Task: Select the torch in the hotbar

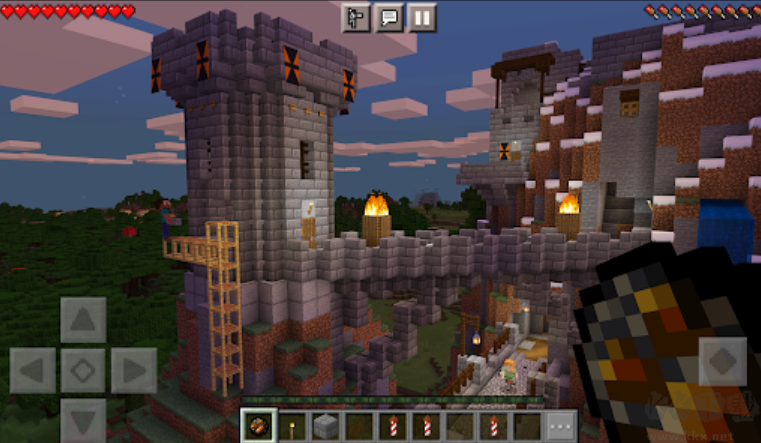Action: pos(292,425)
